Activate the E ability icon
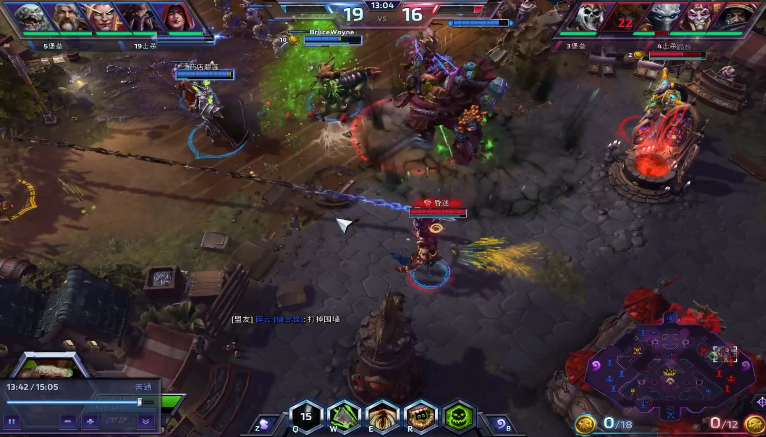766x437 pixels. tap(383, 416)
